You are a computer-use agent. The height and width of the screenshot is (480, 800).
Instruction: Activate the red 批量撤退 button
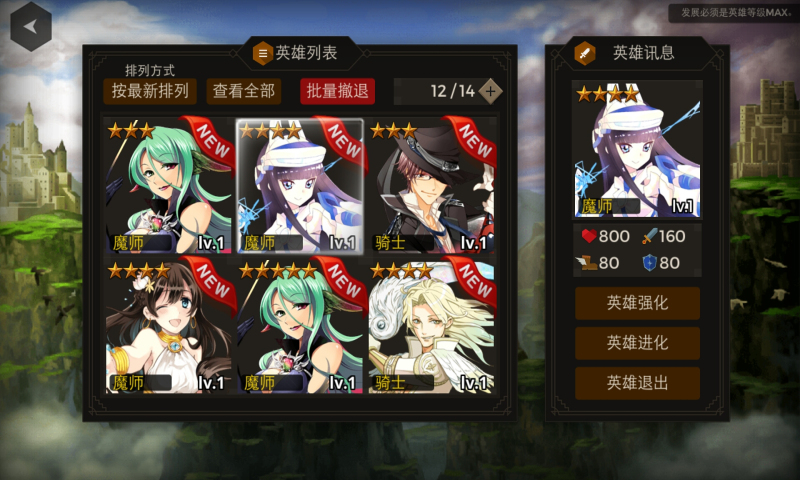tap(337, 91)
